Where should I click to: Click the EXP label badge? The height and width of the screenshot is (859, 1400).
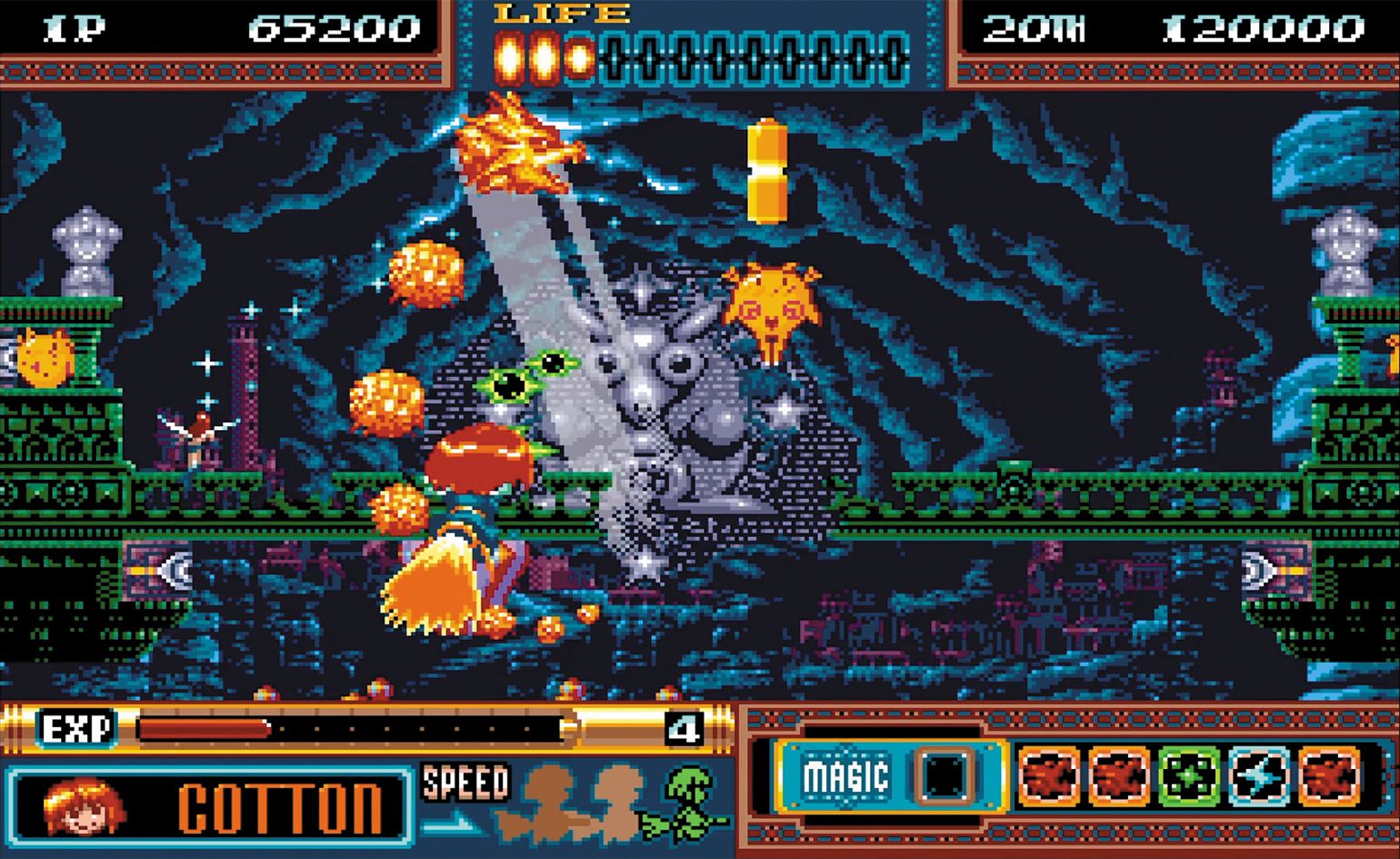[x=78, y=727]
